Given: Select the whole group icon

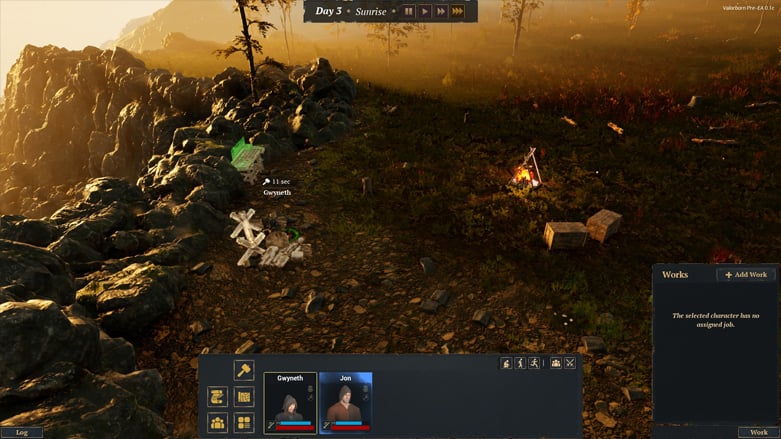Looking at the screenshot, I should point(555,363).
